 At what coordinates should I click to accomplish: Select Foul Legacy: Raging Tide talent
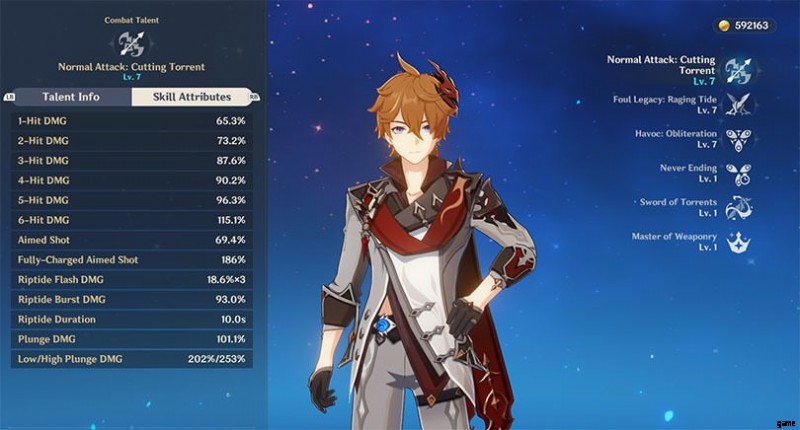tap(739, 105)
